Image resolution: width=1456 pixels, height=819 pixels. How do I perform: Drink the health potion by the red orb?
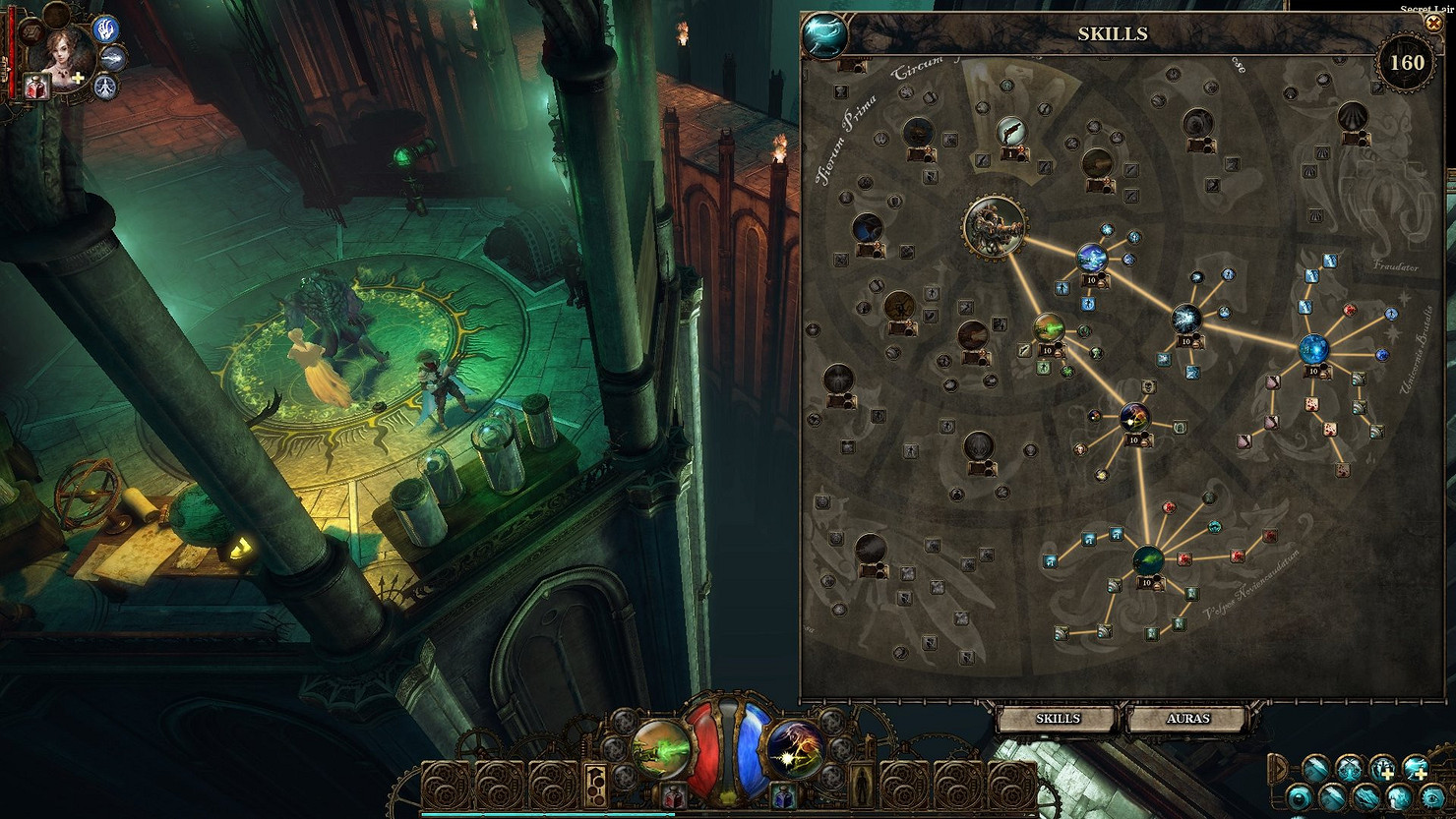tap(674, 796)
